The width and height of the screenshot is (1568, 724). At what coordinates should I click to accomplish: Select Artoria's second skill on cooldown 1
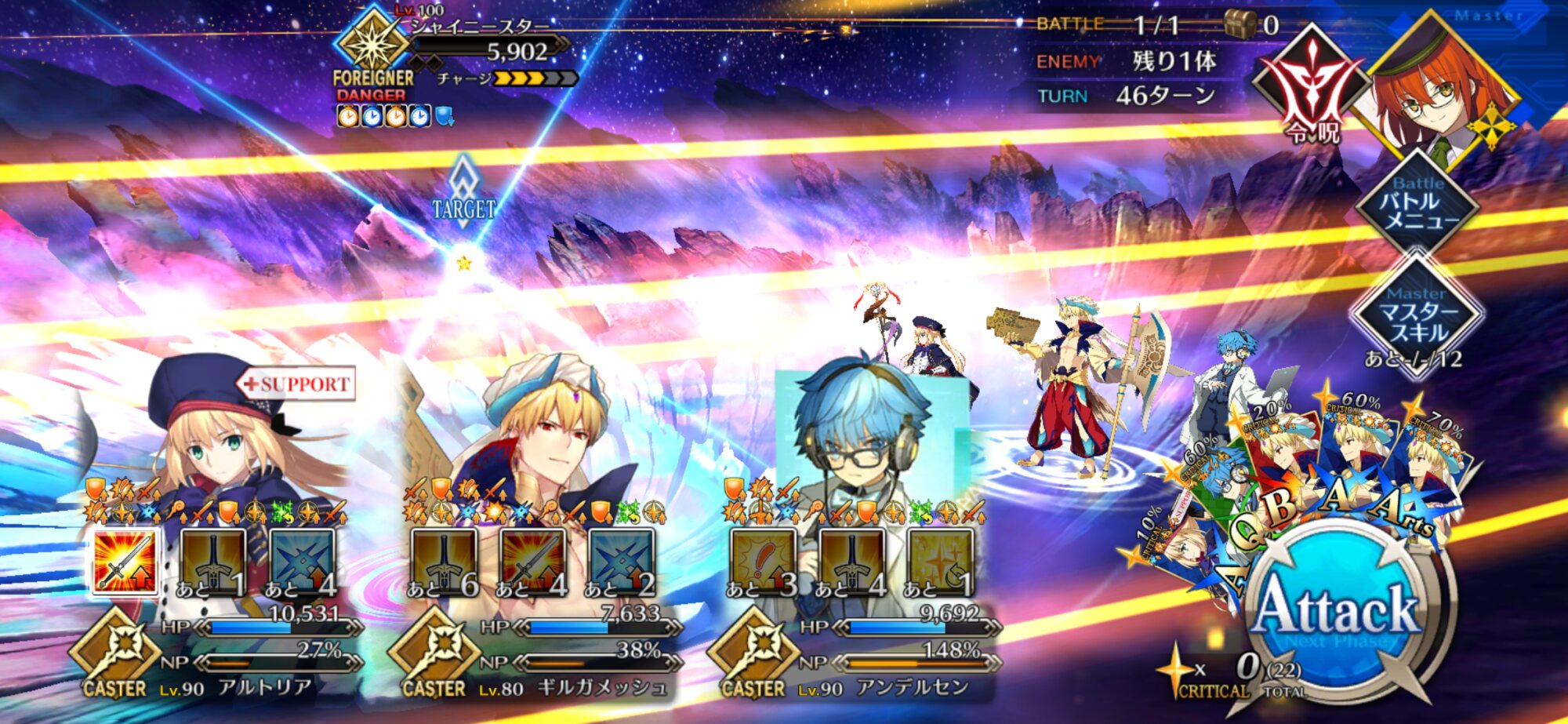tap(213, 562)
